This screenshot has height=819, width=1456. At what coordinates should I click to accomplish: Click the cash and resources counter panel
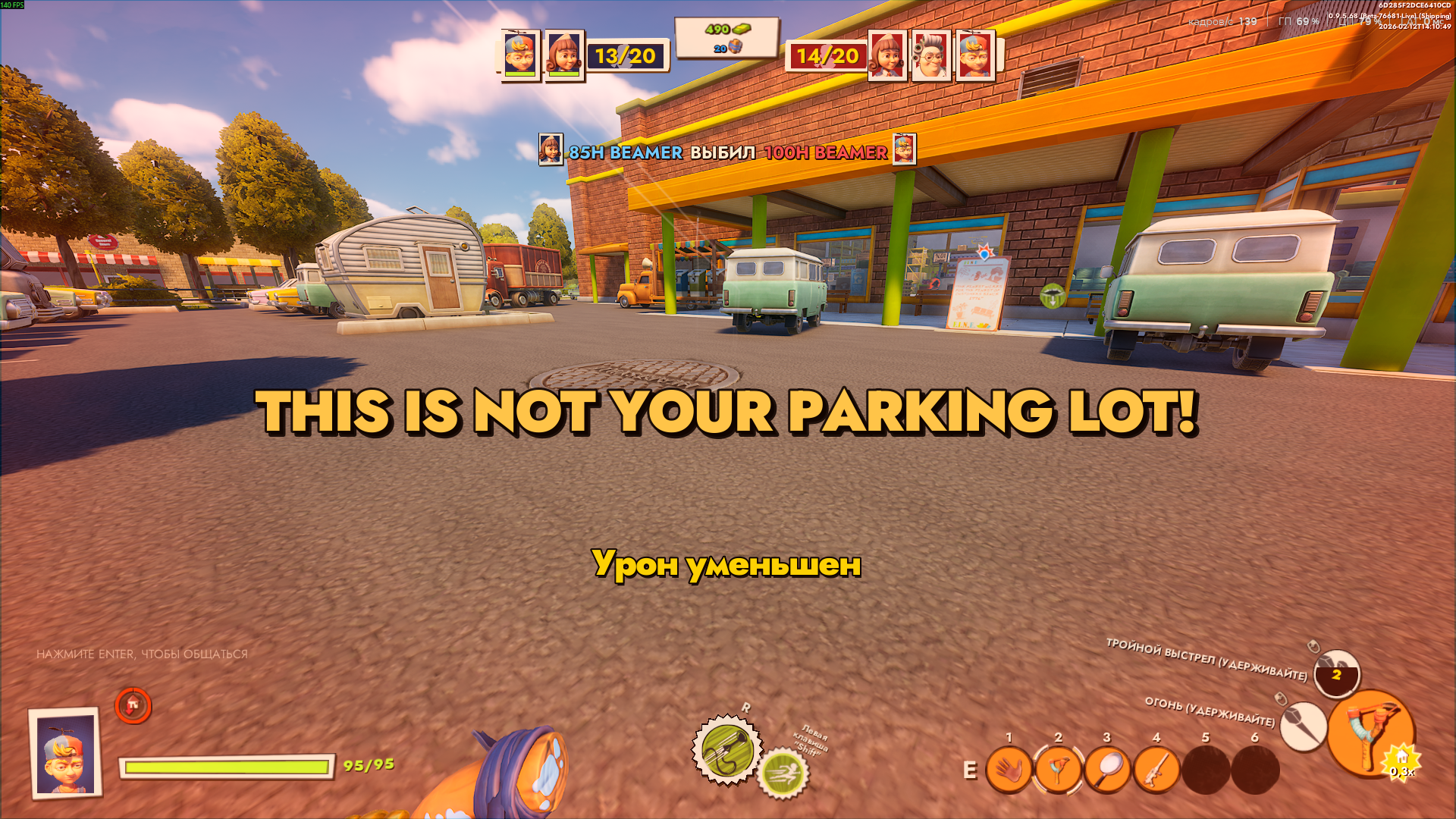(726, 38)
